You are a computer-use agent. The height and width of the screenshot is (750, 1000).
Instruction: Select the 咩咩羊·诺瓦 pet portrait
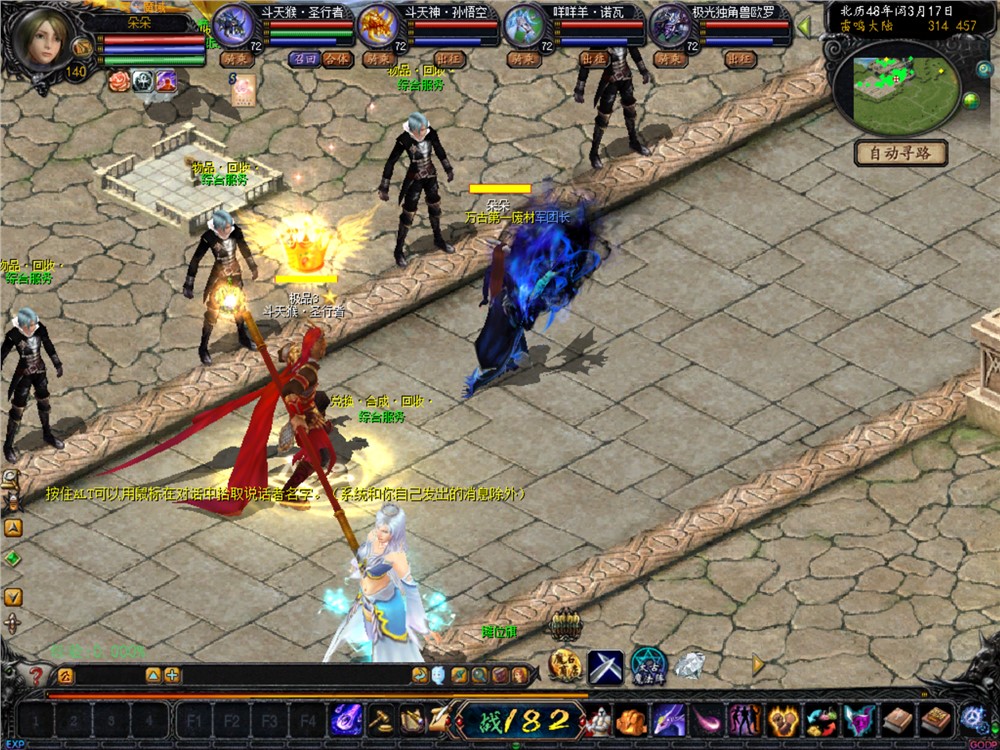coord(524,24)
